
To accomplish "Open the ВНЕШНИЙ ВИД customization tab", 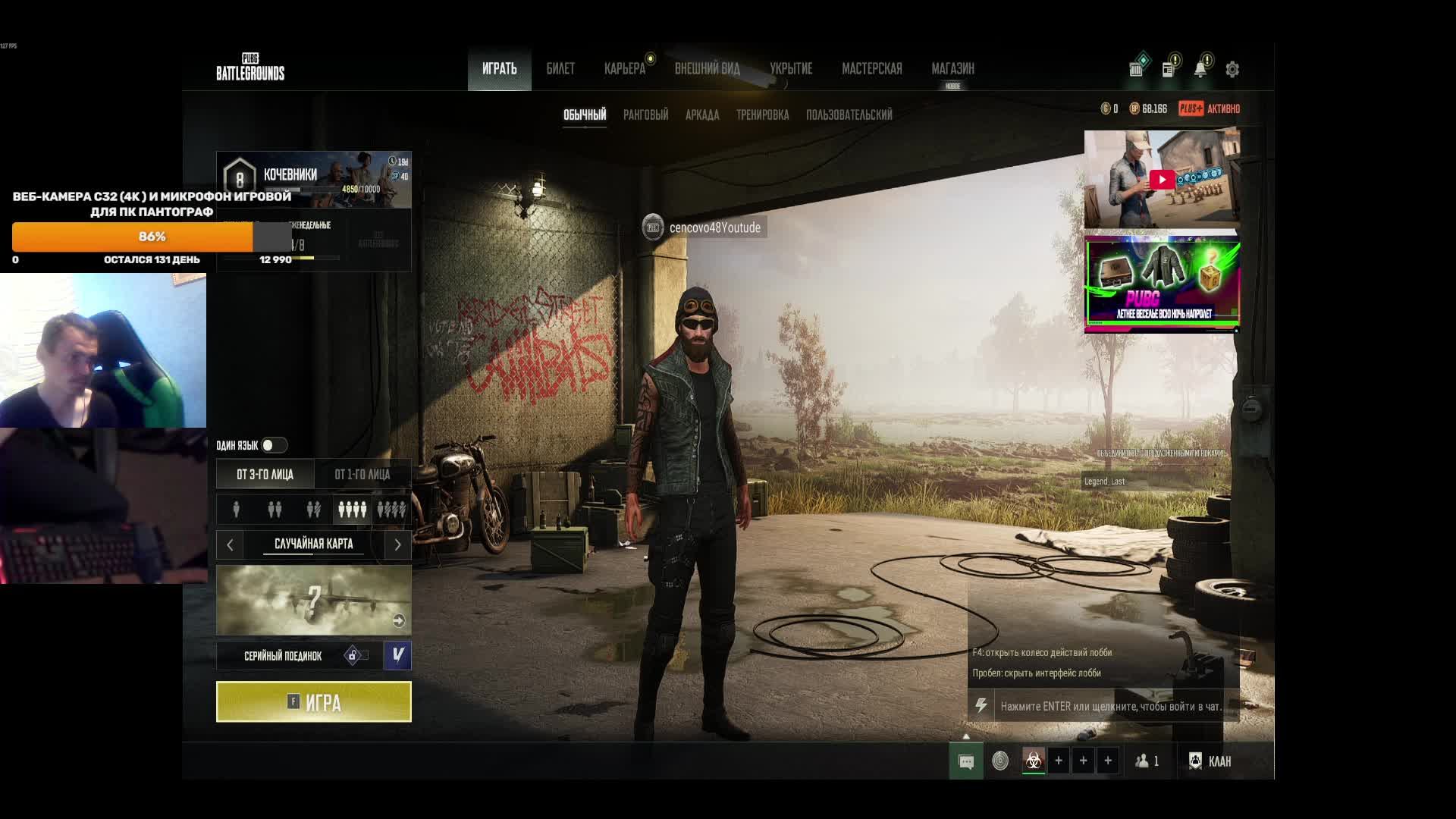I will [x=707, y=69].
